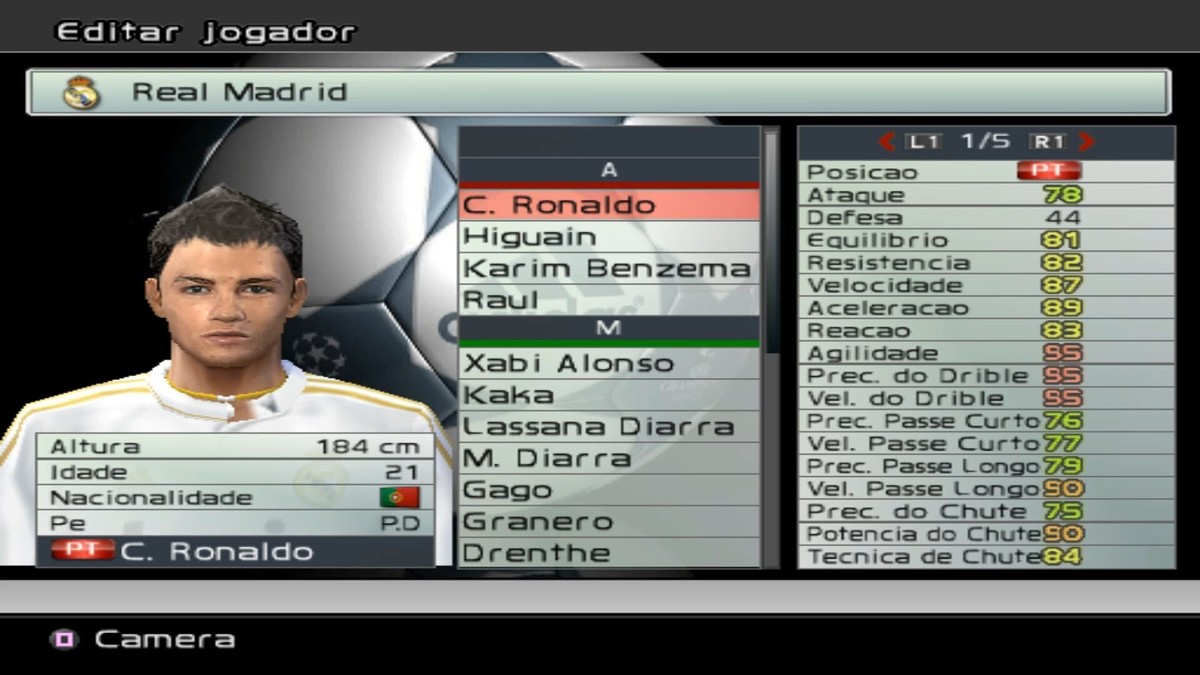Pick Raul from the player list
Screen dimensions: 1200x675
[608, 299]
